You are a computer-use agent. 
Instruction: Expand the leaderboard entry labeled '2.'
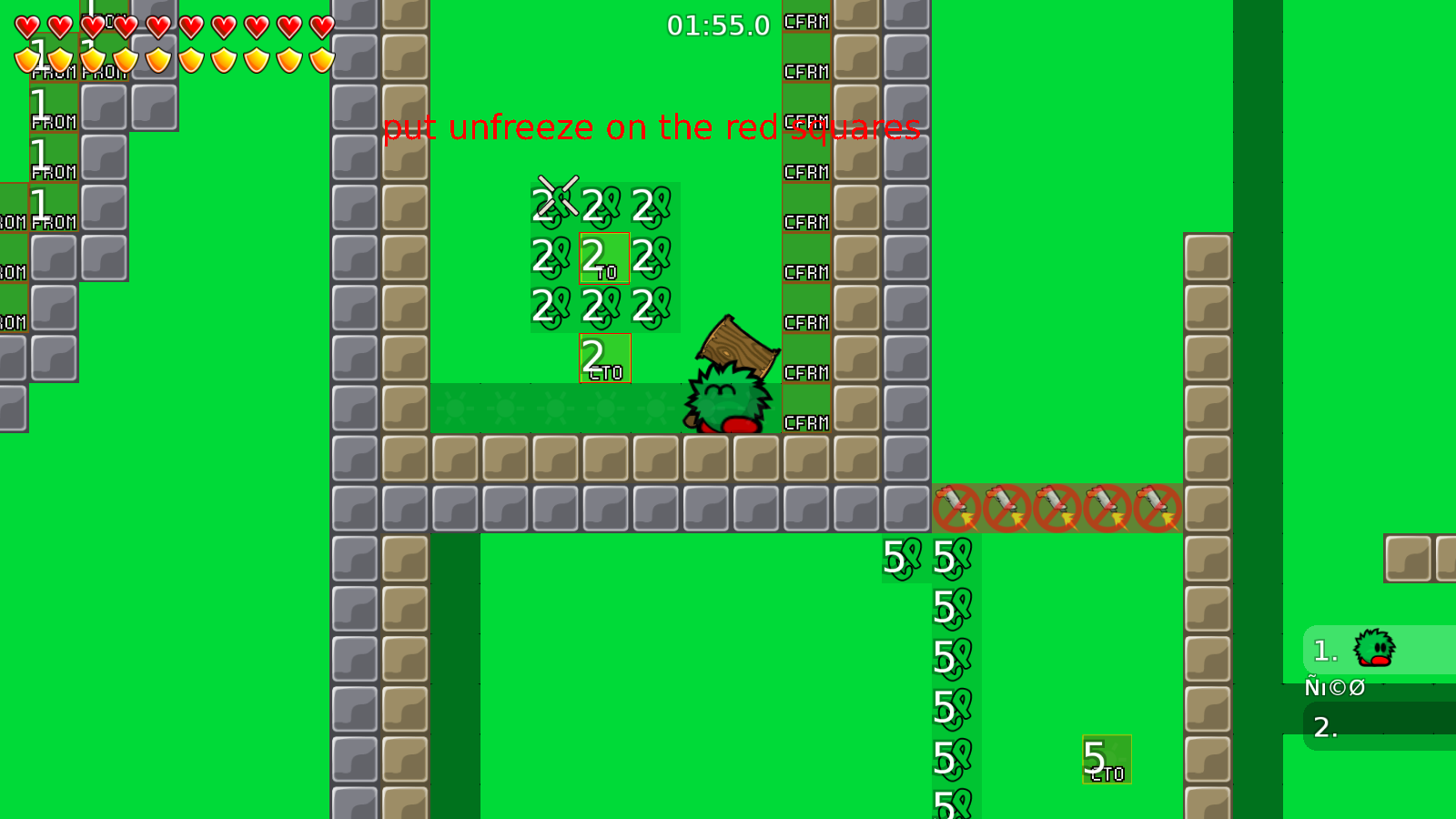1328,726
